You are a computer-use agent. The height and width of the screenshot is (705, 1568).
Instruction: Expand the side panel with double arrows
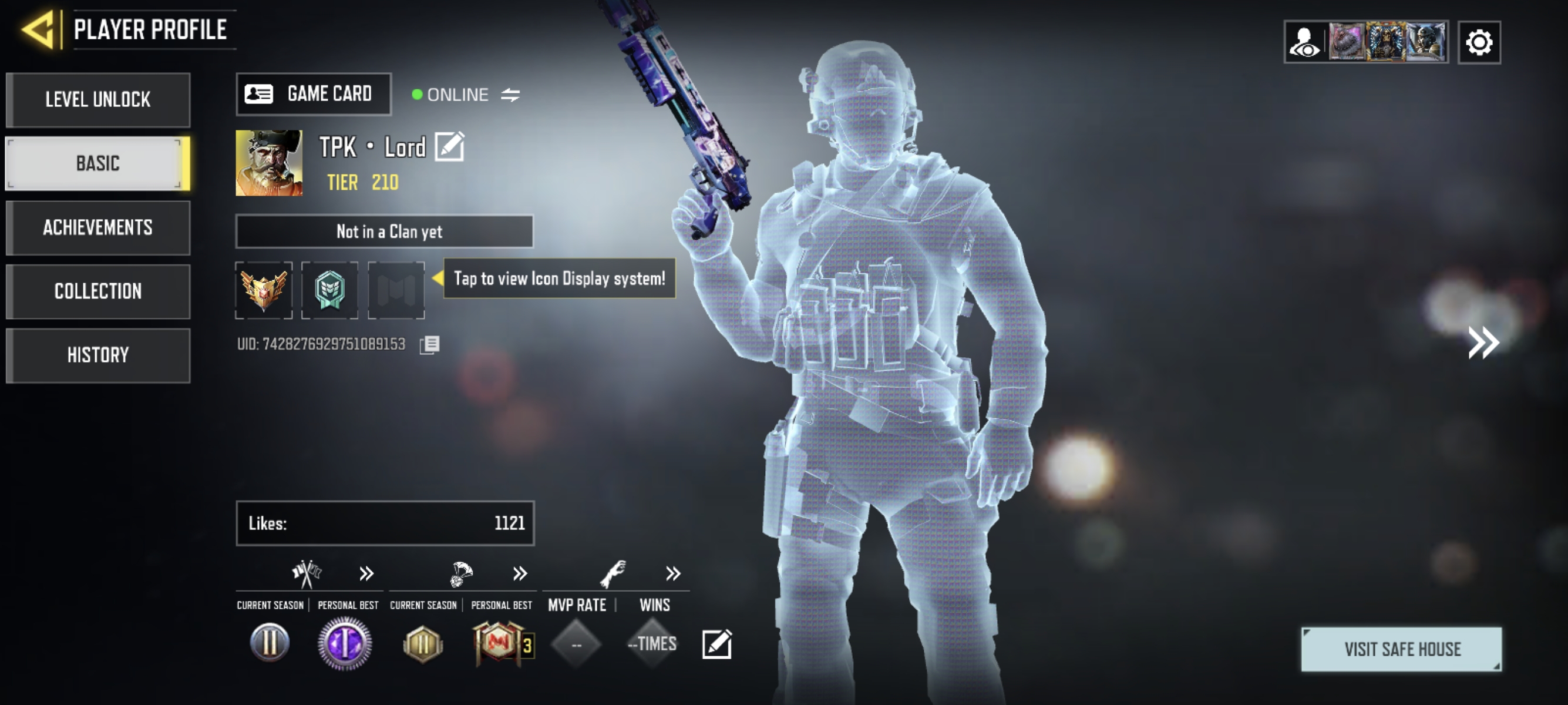(1483, 342)
